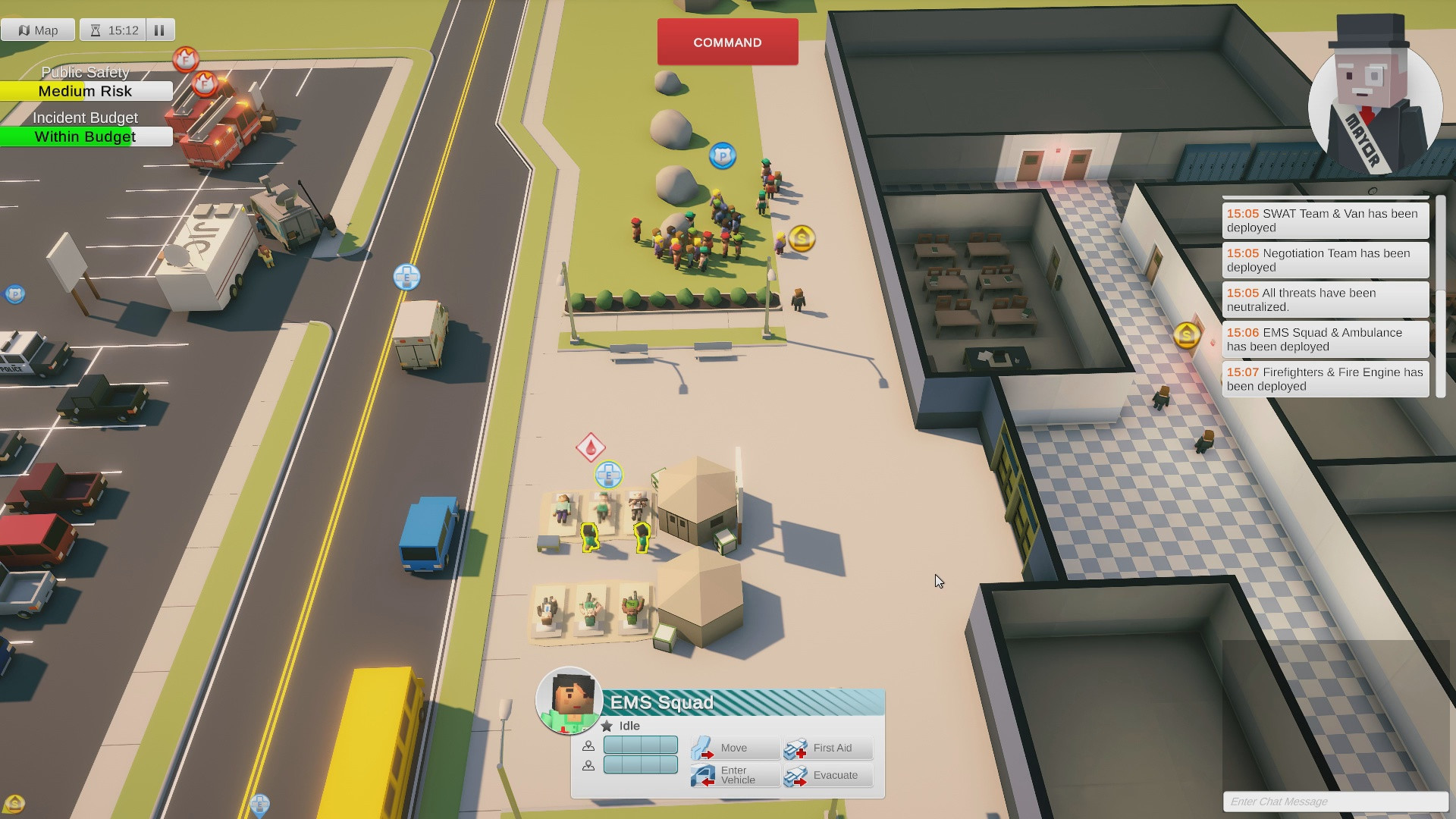Evacuate casualties with the EMS Squad

click(x=827, y=775)
